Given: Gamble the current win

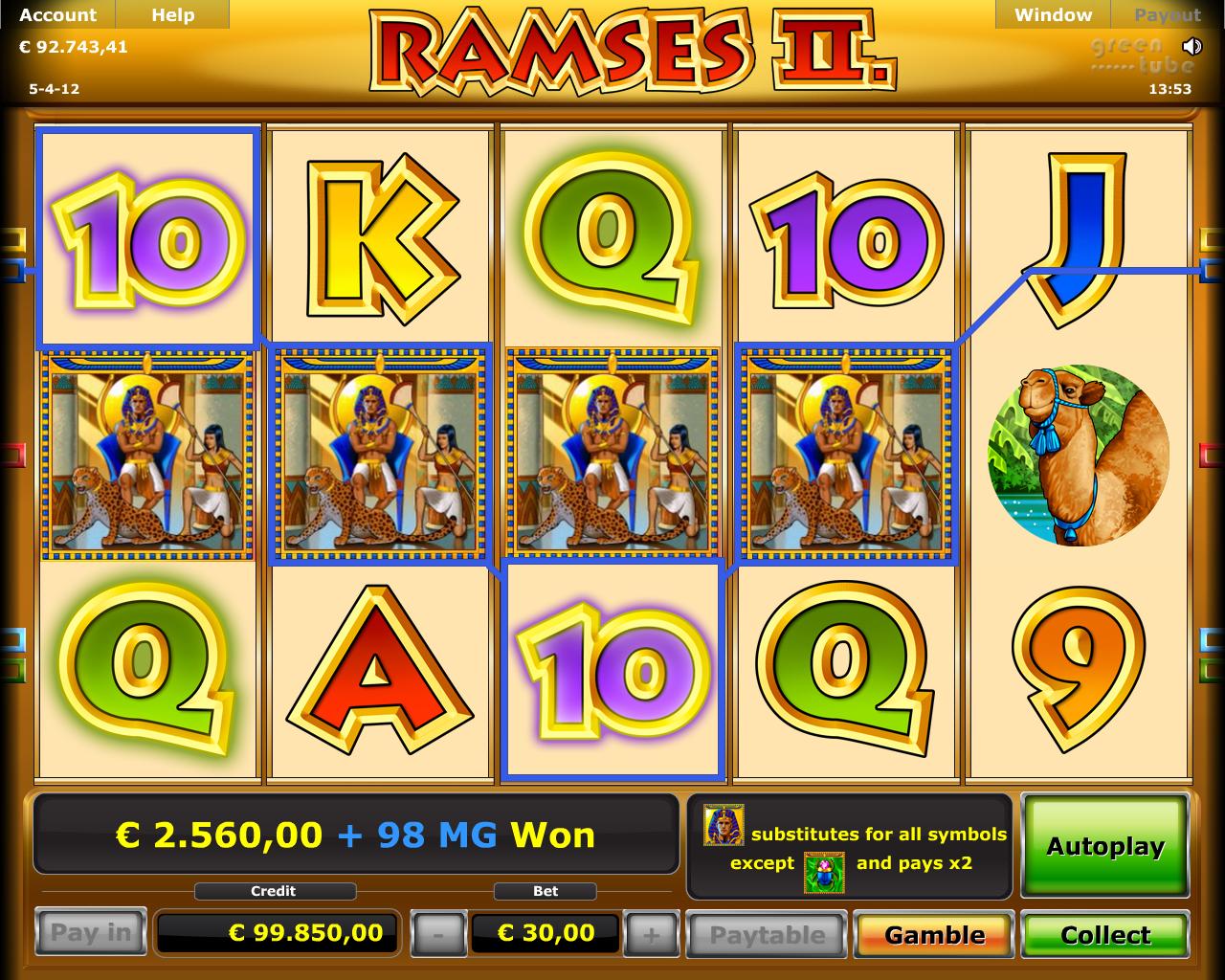Looking at the screenshot, I should point(934,934).
